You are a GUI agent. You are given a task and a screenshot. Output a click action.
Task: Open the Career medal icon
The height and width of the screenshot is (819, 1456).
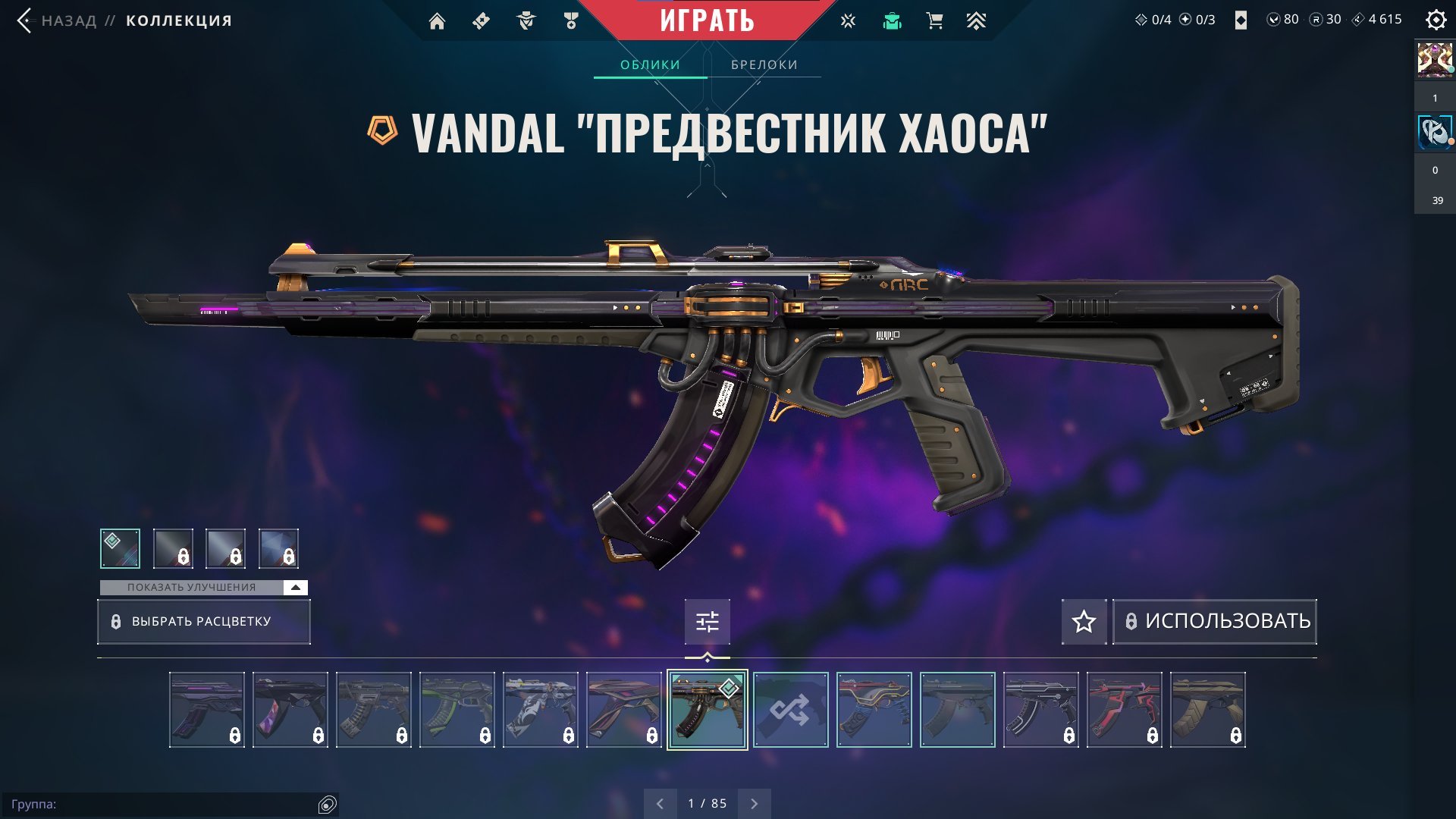[x=571, y=20]
